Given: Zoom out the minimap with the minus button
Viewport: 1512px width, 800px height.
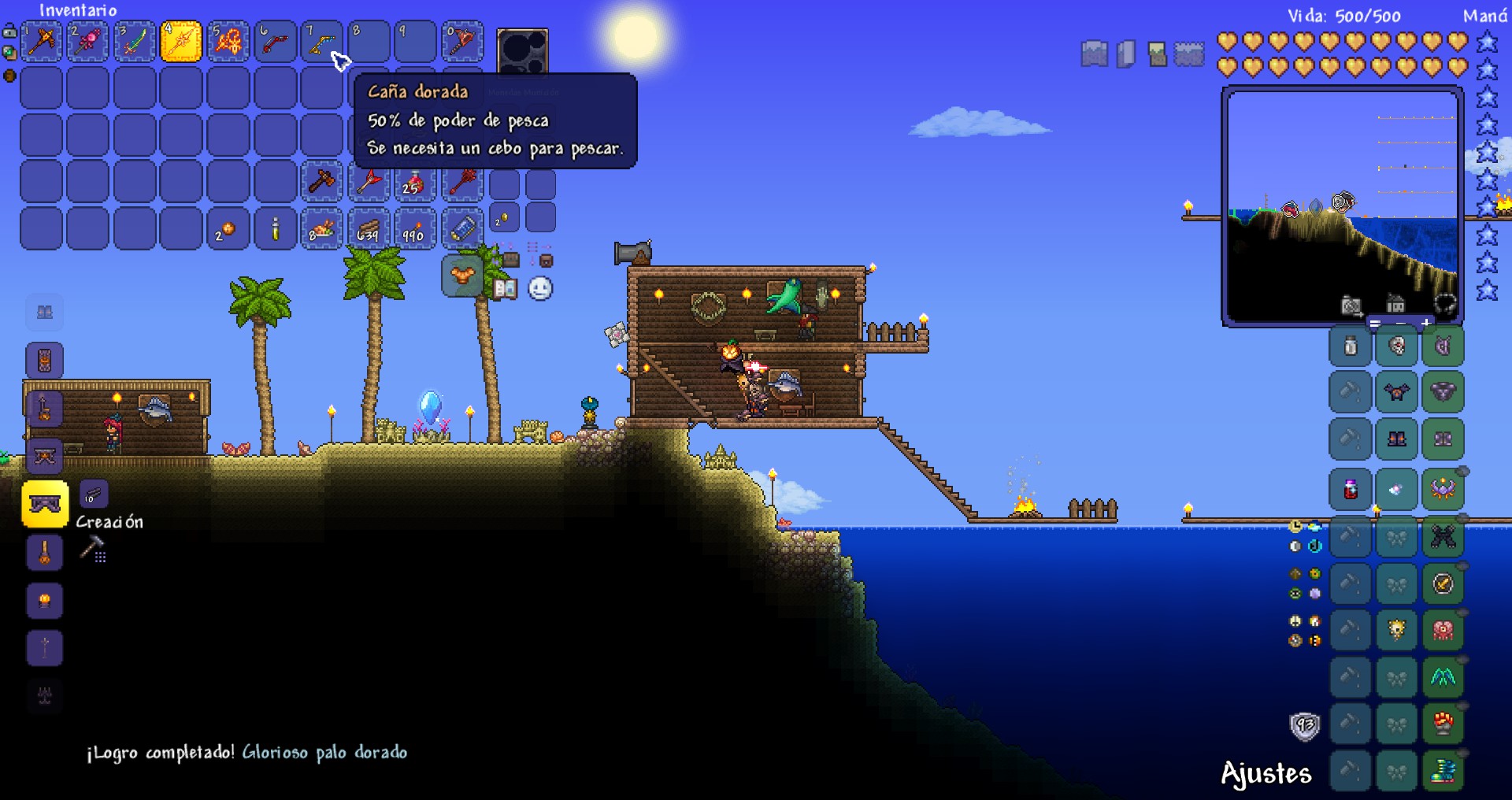Looking at the screenshot, I should pos(1400,324).
